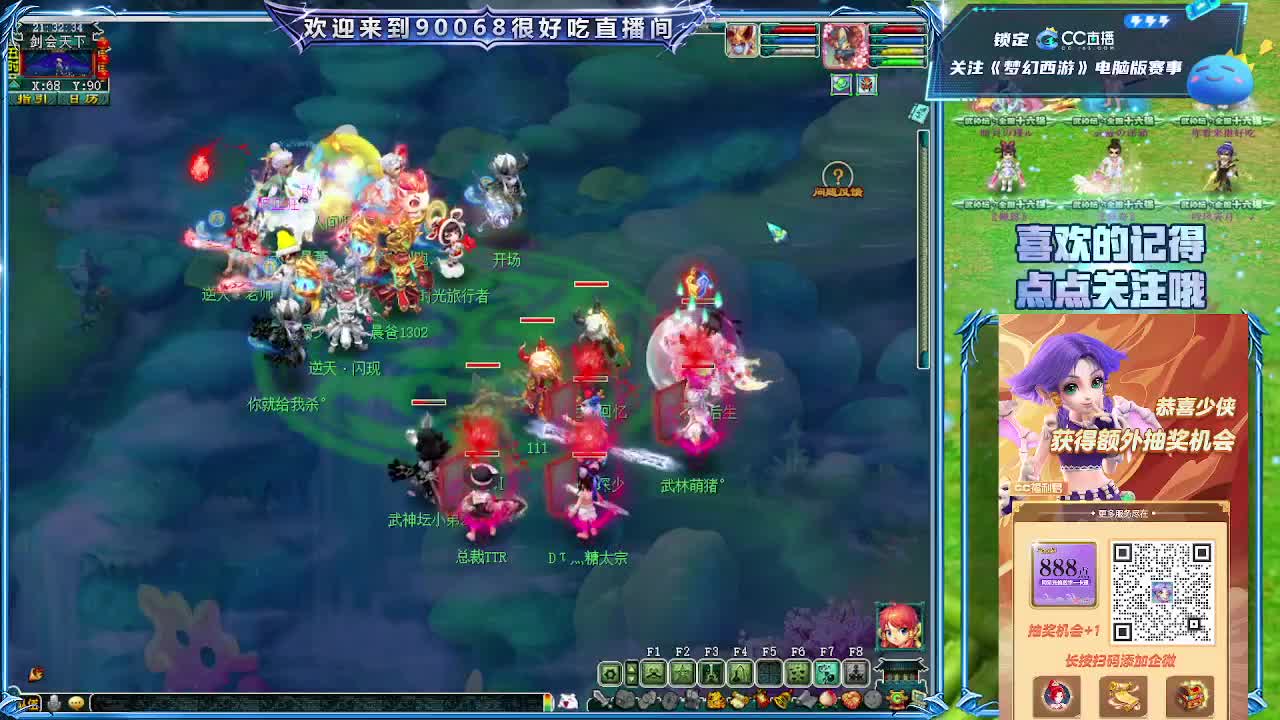Toggle the highlighted F7 skill slot

(x=828, y=672)
